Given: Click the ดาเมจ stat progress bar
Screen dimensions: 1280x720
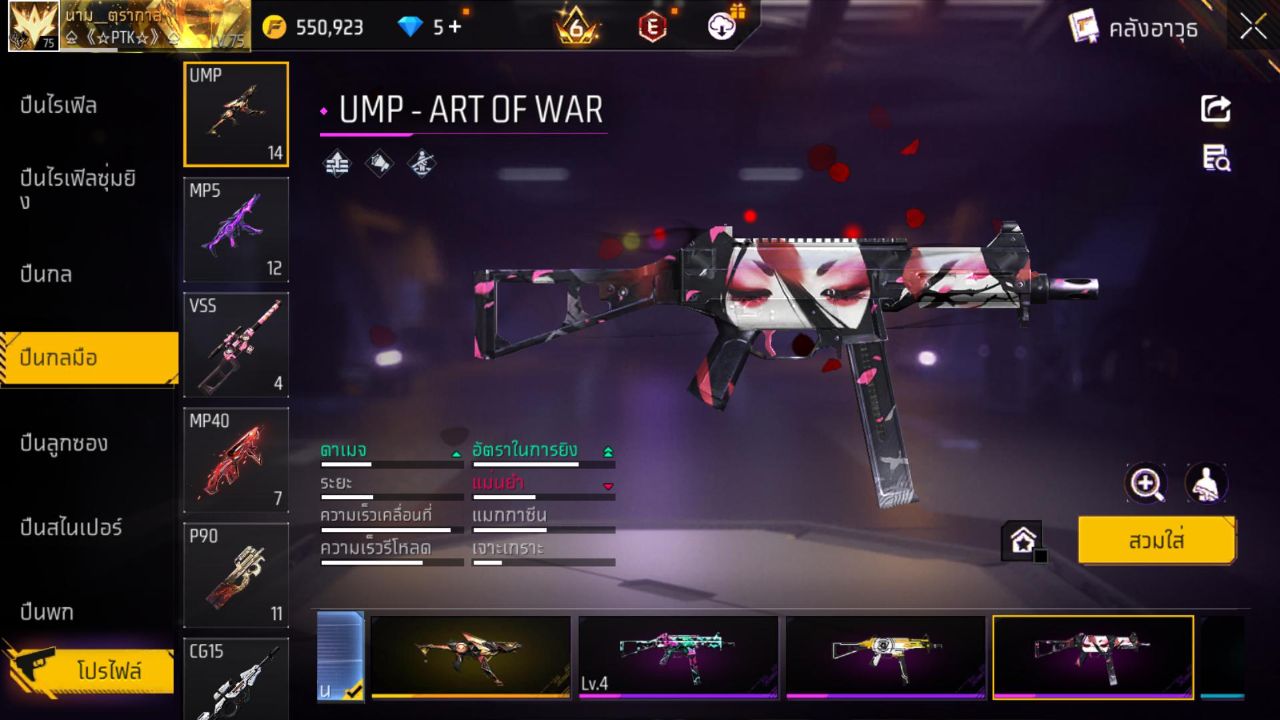Looking at the screenshot, I should (390, 464).
